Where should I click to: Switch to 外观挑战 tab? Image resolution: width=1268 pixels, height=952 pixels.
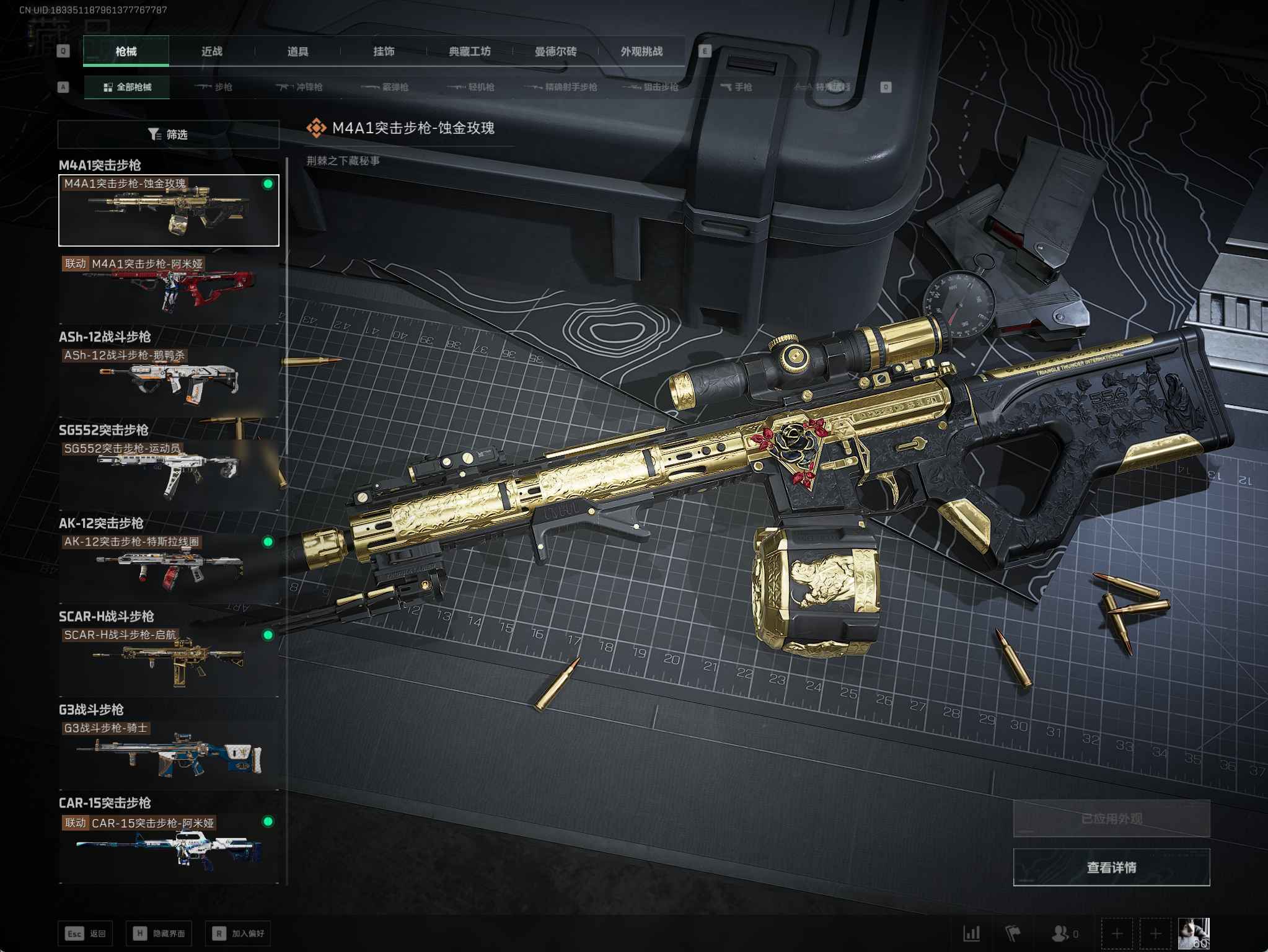(641, 51)
